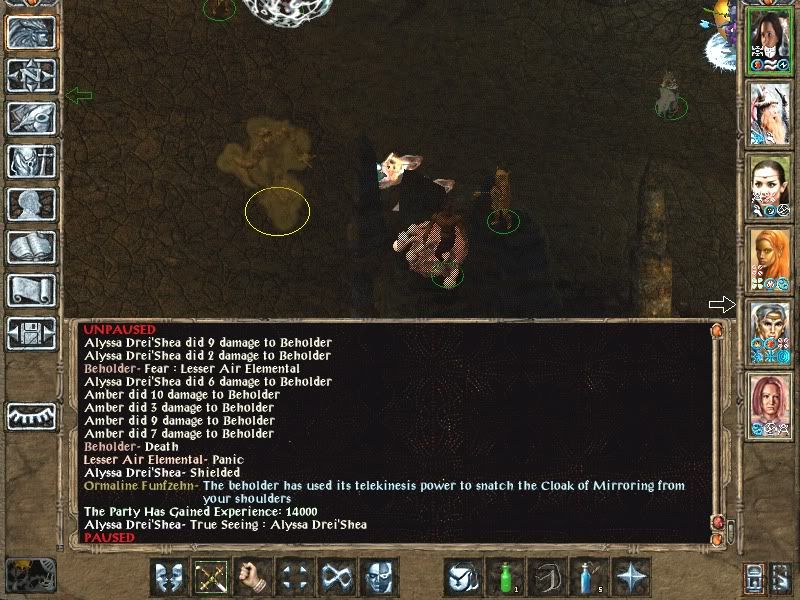This screenshot has width=800, height=600.
Task: Activate the clenched fist action button
Action: click(x=253, y=577)
